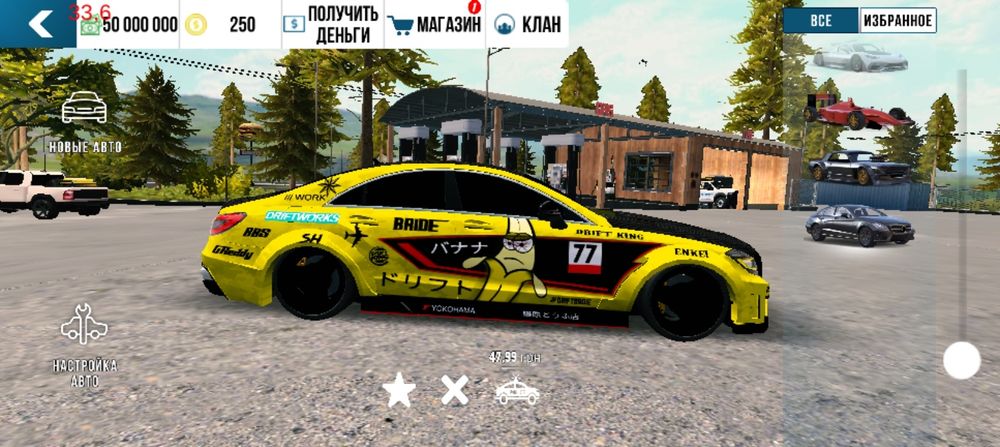Open the Клан (clan) menu
Screen dimensions: 1000x447
[527, 24]
